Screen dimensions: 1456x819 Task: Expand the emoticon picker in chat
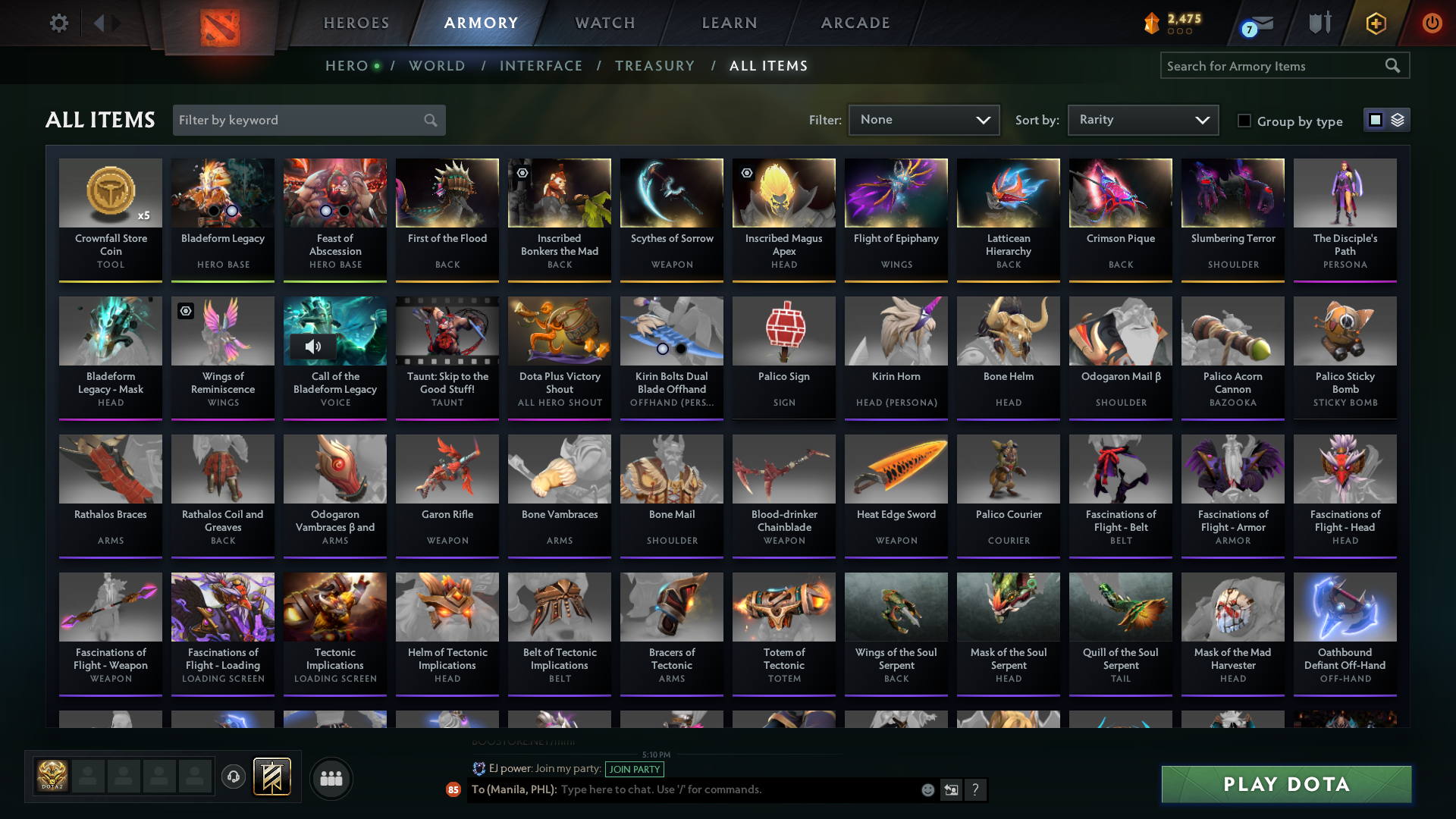tap(927, 789)
